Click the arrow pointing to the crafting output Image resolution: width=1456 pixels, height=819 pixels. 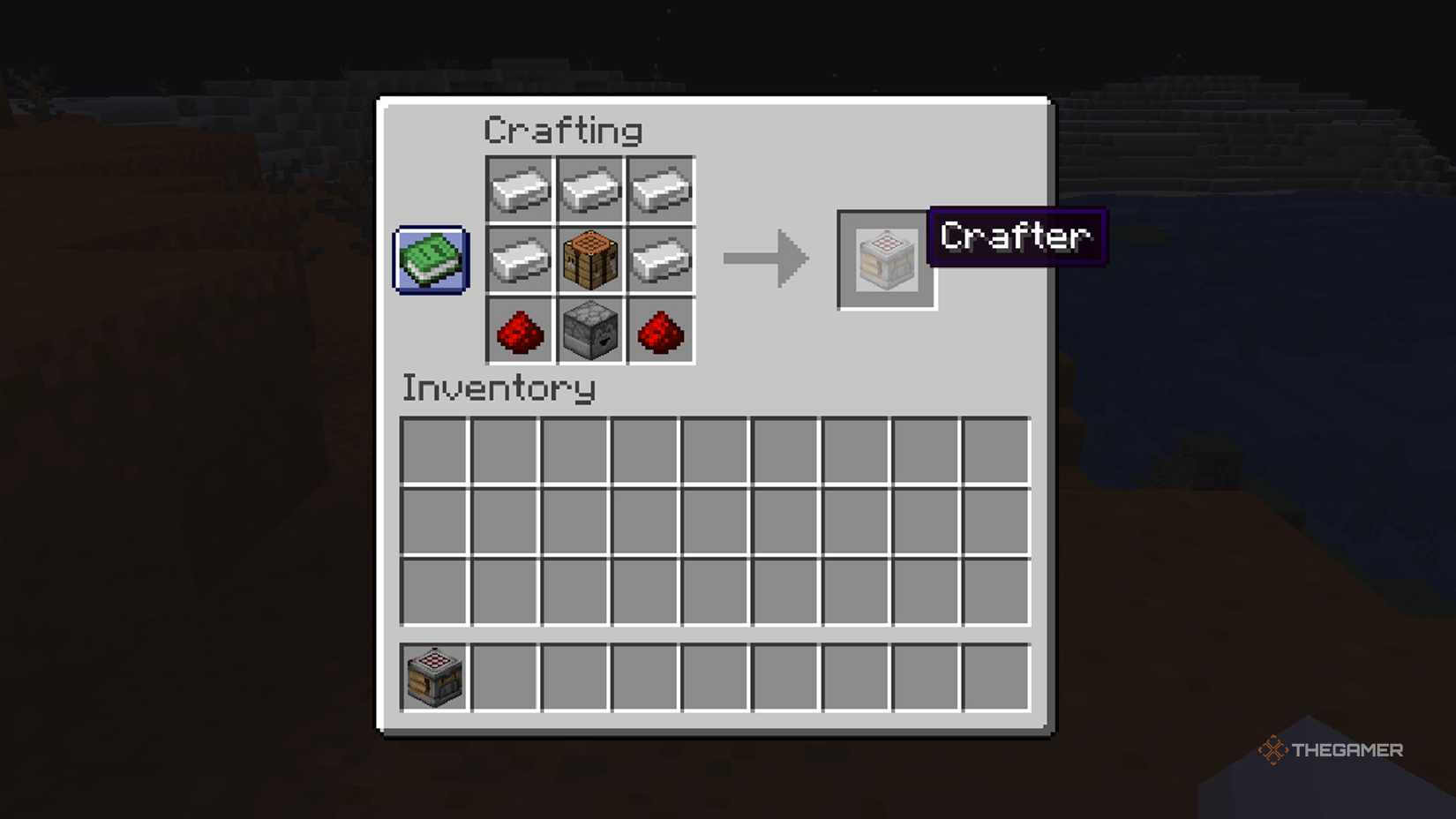(764, 259)
